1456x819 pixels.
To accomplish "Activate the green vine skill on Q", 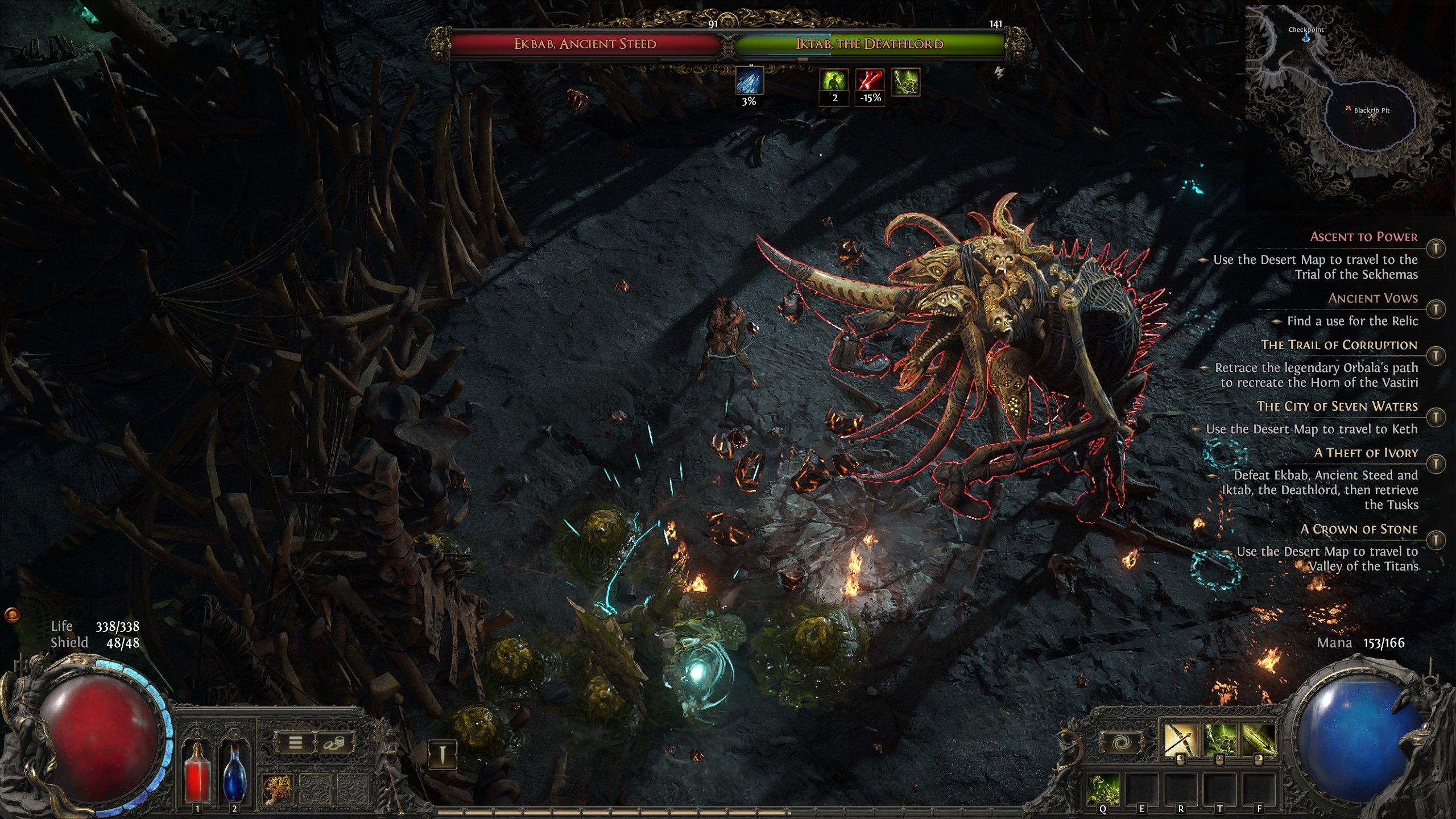I will point(1103,789).
